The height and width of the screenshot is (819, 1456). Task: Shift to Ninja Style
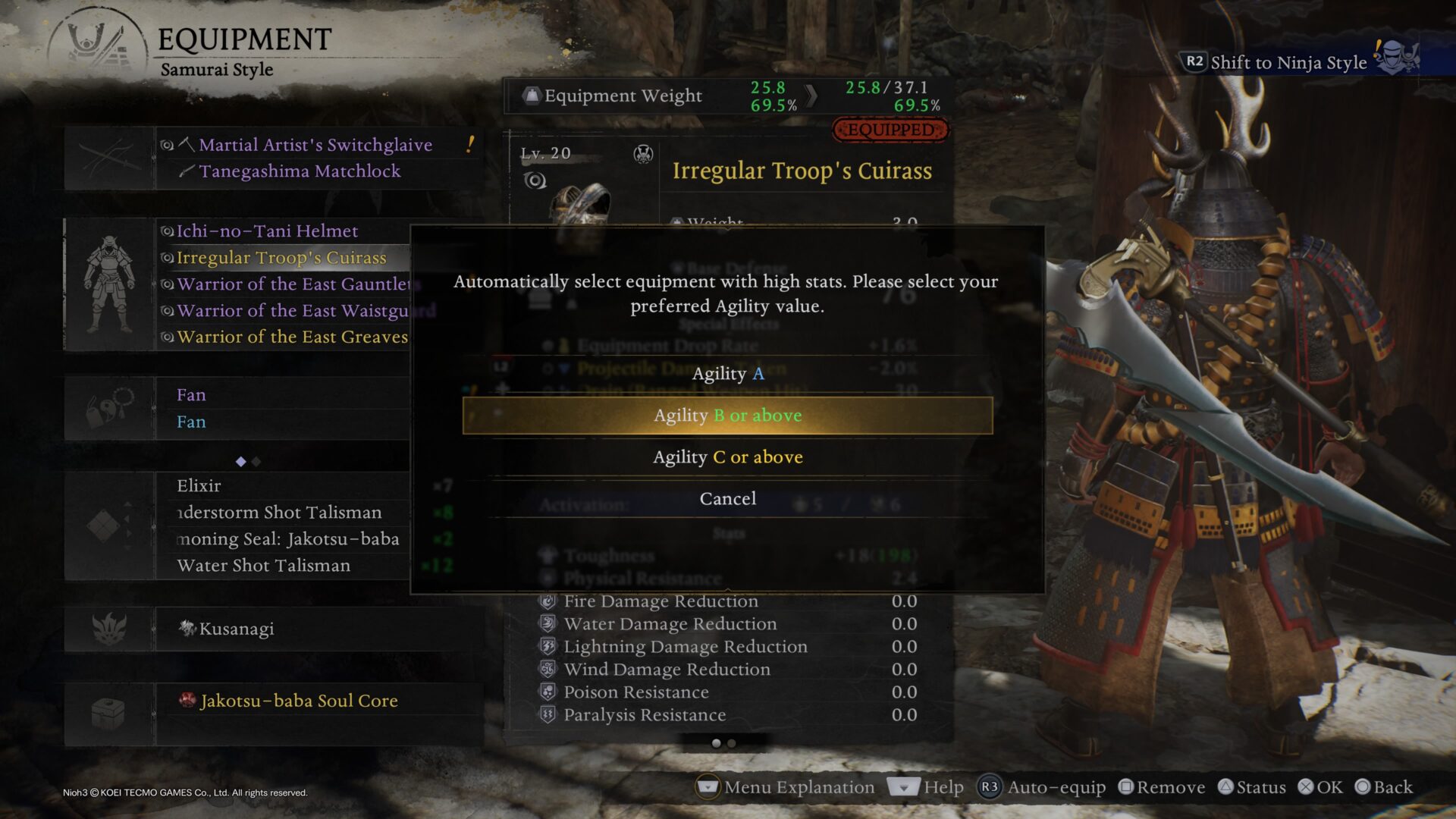(x=1288, y=62)
